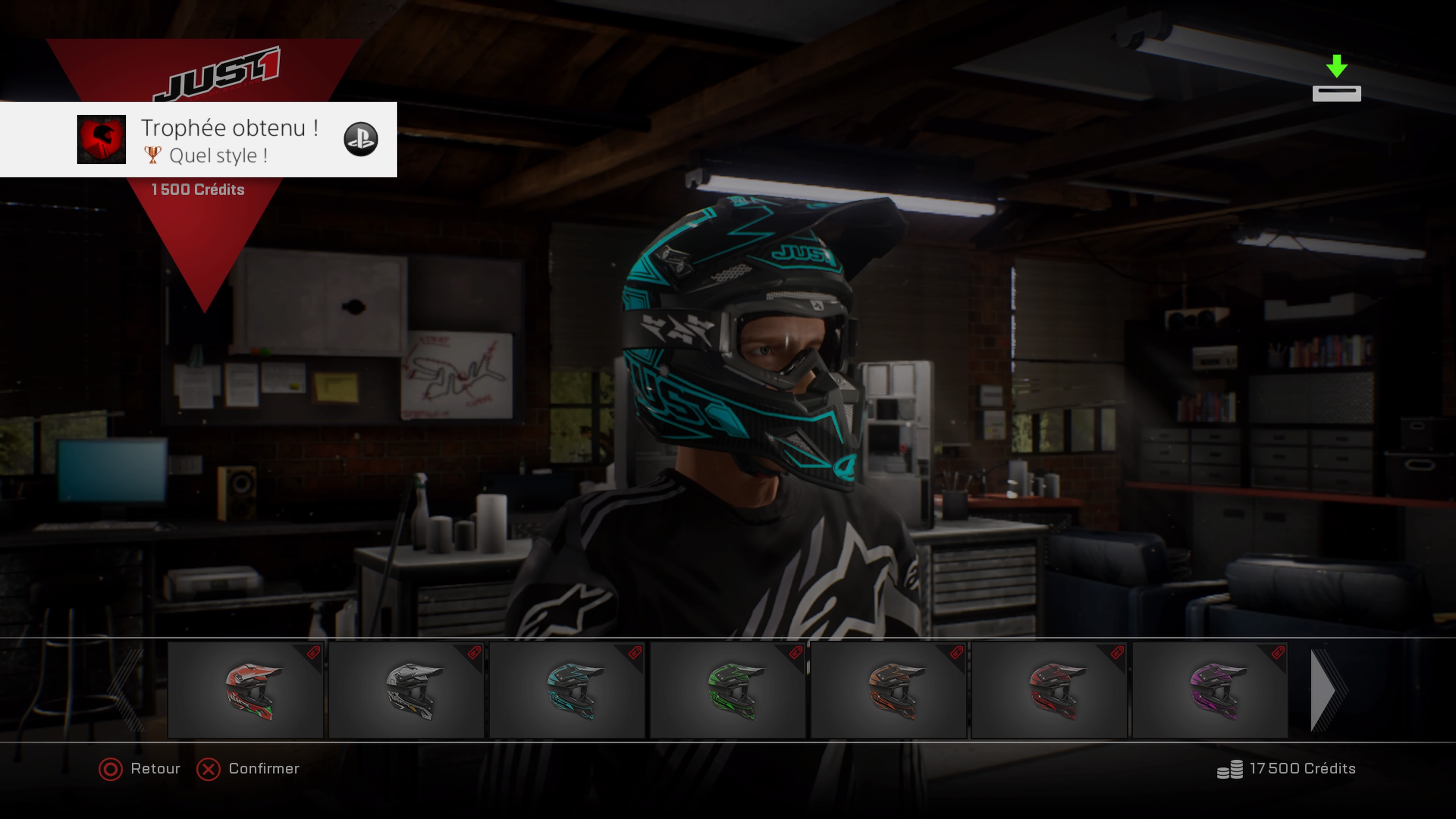
Task: Pick the dark red helmet thumbnail
Action: coord(1049,690)
